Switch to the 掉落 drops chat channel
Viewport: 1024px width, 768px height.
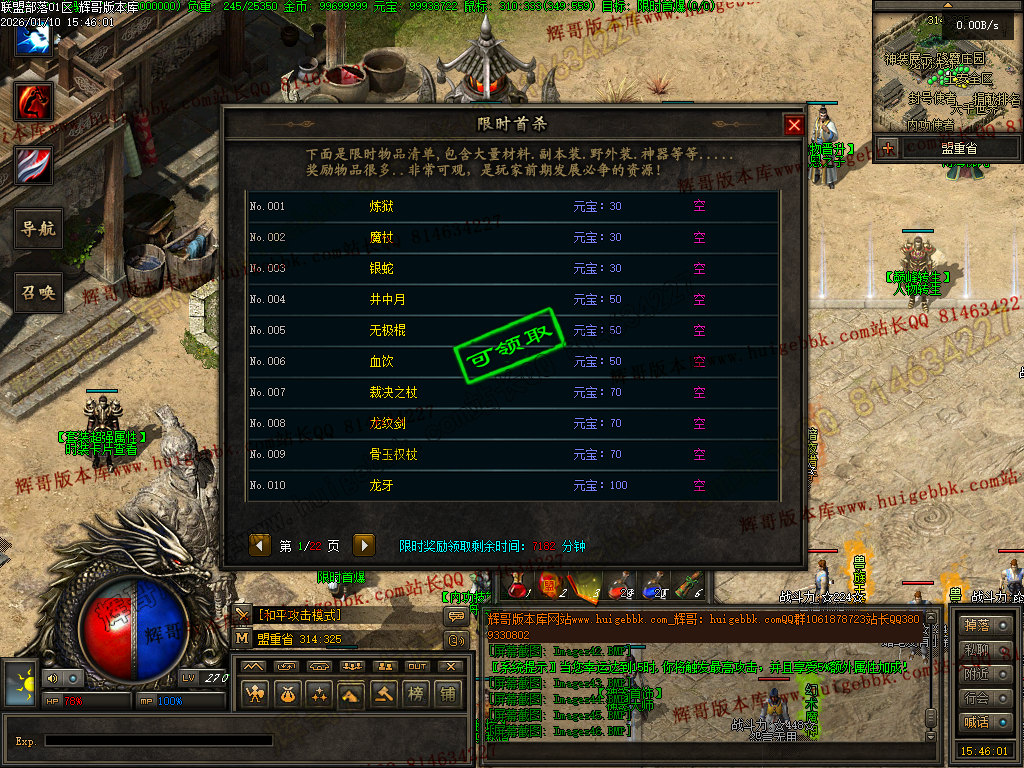click(x=977, y=626)
